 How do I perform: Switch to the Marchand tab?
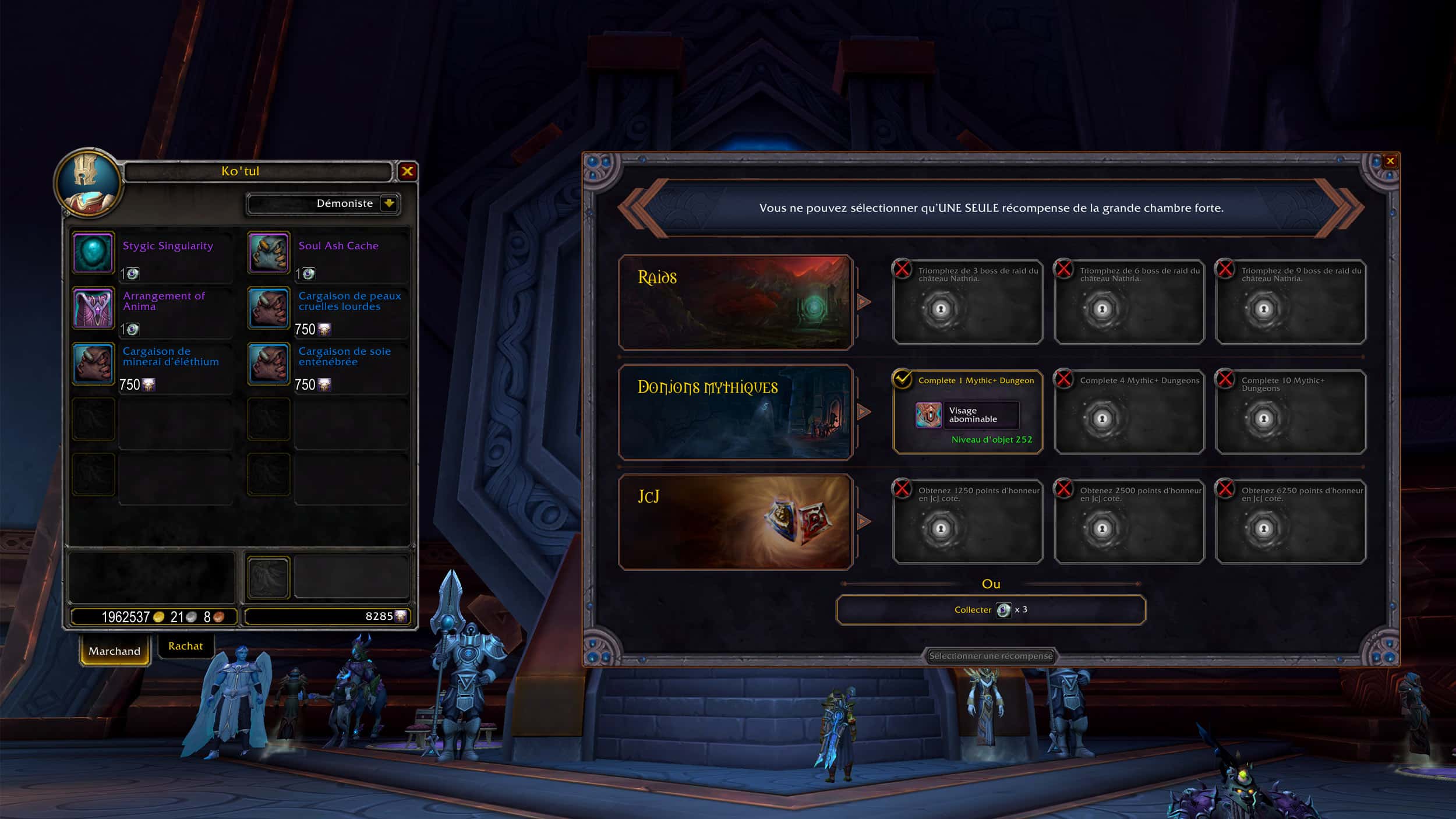[114, 651]
